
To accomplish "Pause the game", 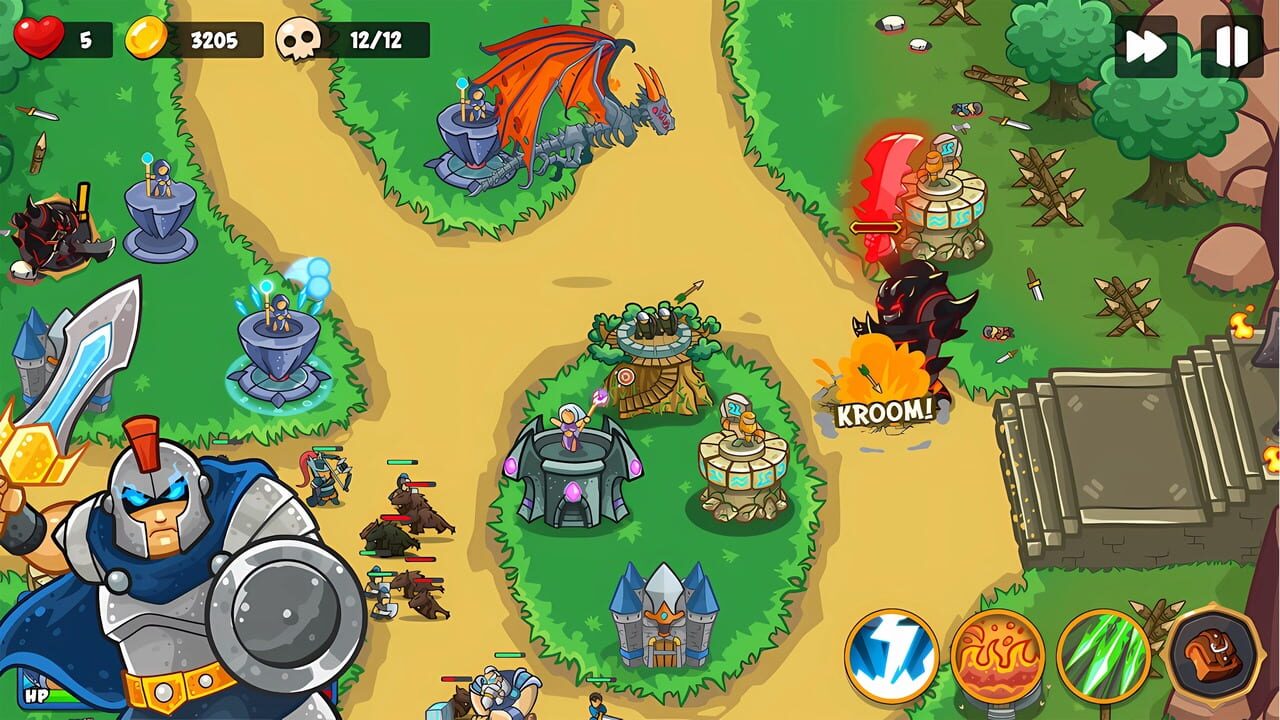I will tap(1227, 44).
